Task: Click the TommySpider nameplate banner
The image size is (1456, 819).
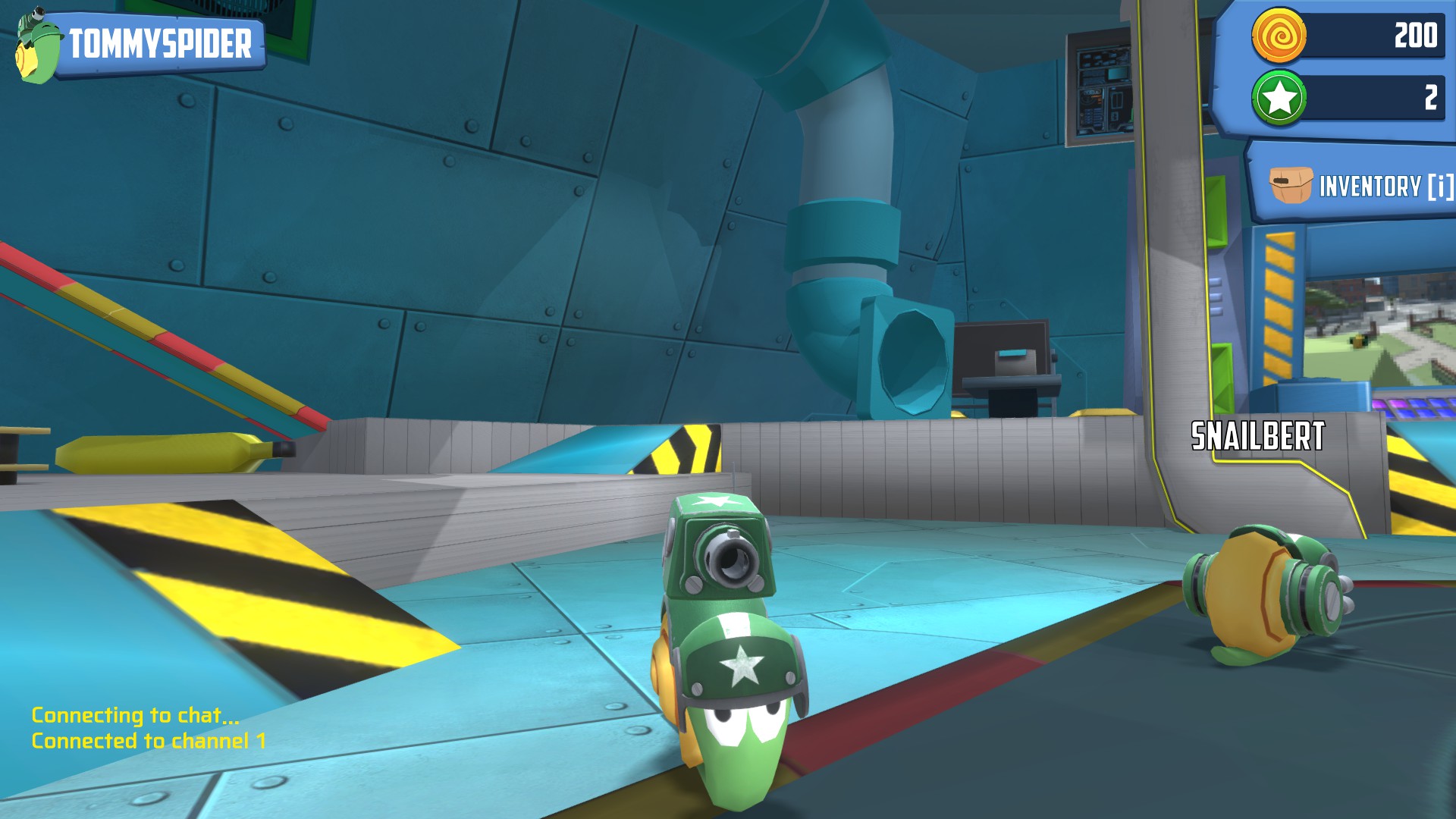Action: [x=159, y=44]
